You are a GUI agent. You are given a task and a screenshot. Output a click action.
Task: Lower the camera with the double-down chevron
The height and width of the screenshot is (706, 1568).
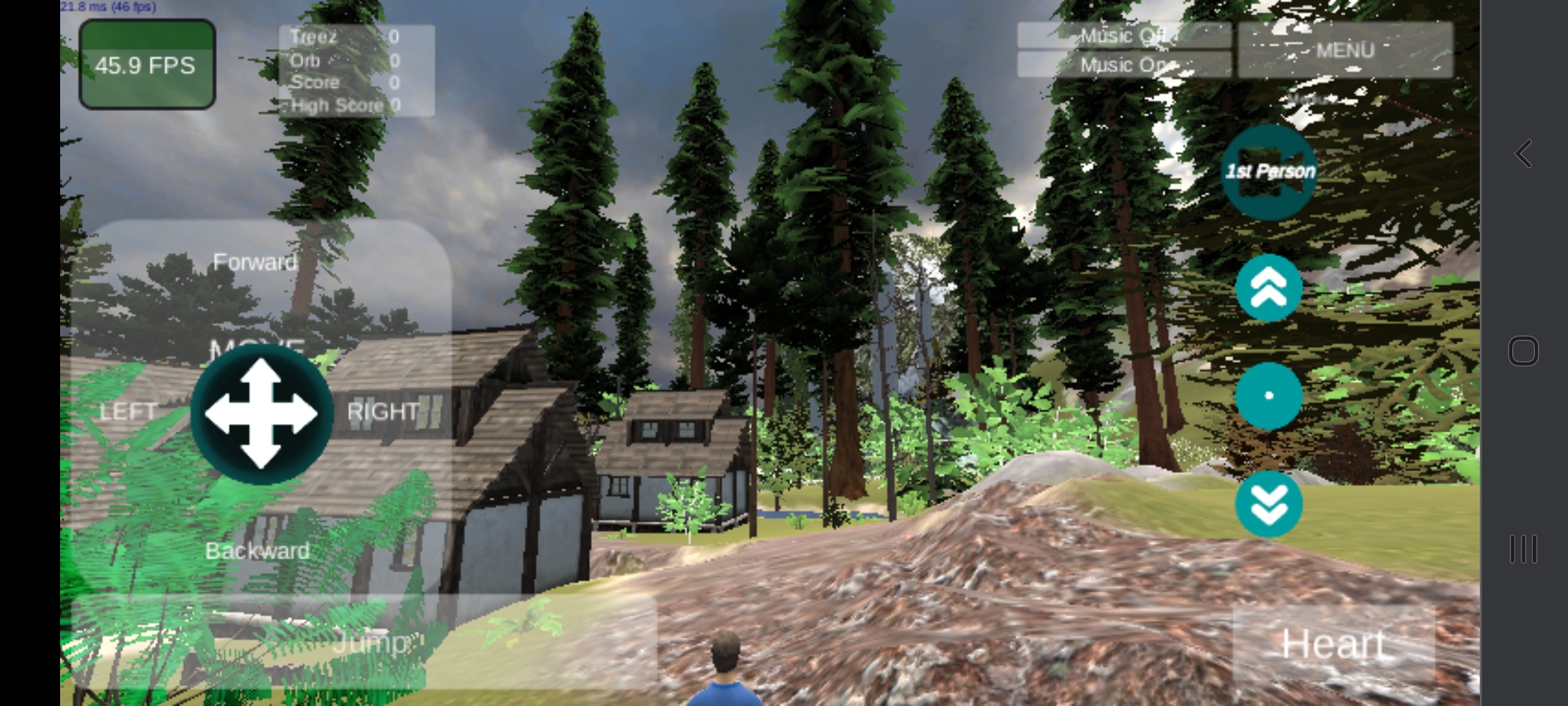[x=1268, y=503]
